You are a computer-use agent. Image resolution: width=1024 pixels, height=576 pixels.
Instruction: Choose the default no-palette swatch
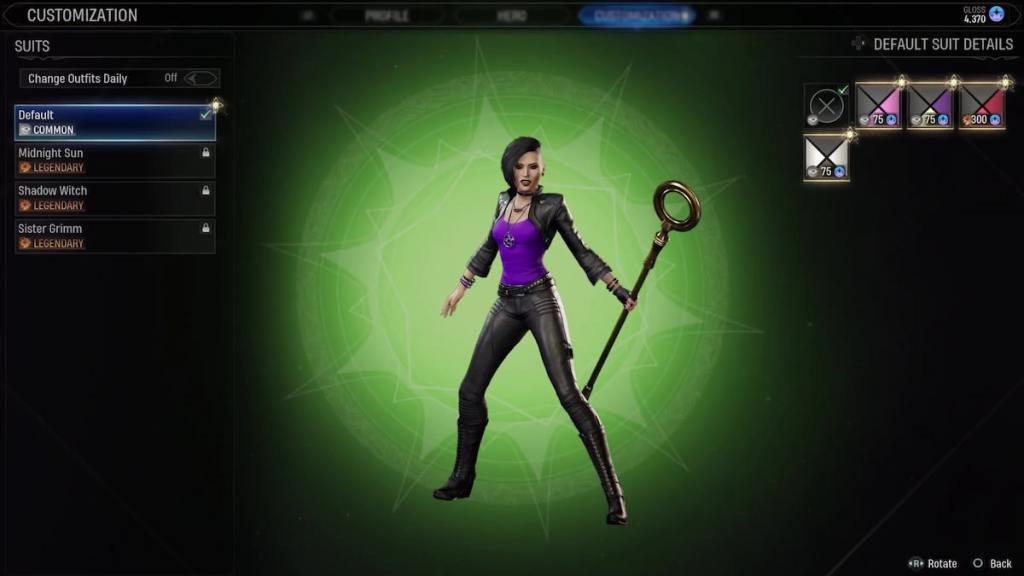tap(826, 105)
